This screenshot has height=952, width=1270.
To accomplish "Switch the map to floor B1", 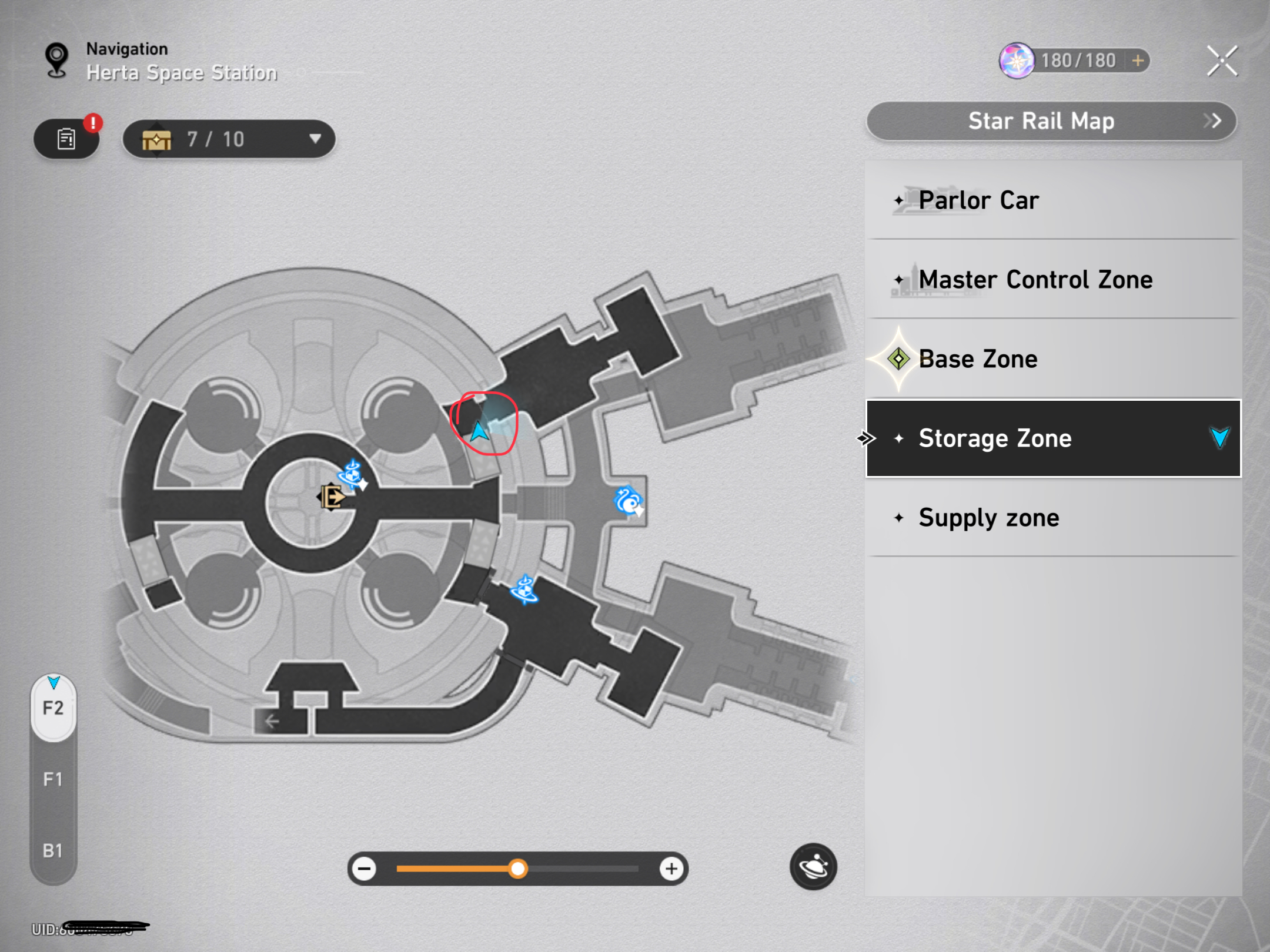I will 53,850.
